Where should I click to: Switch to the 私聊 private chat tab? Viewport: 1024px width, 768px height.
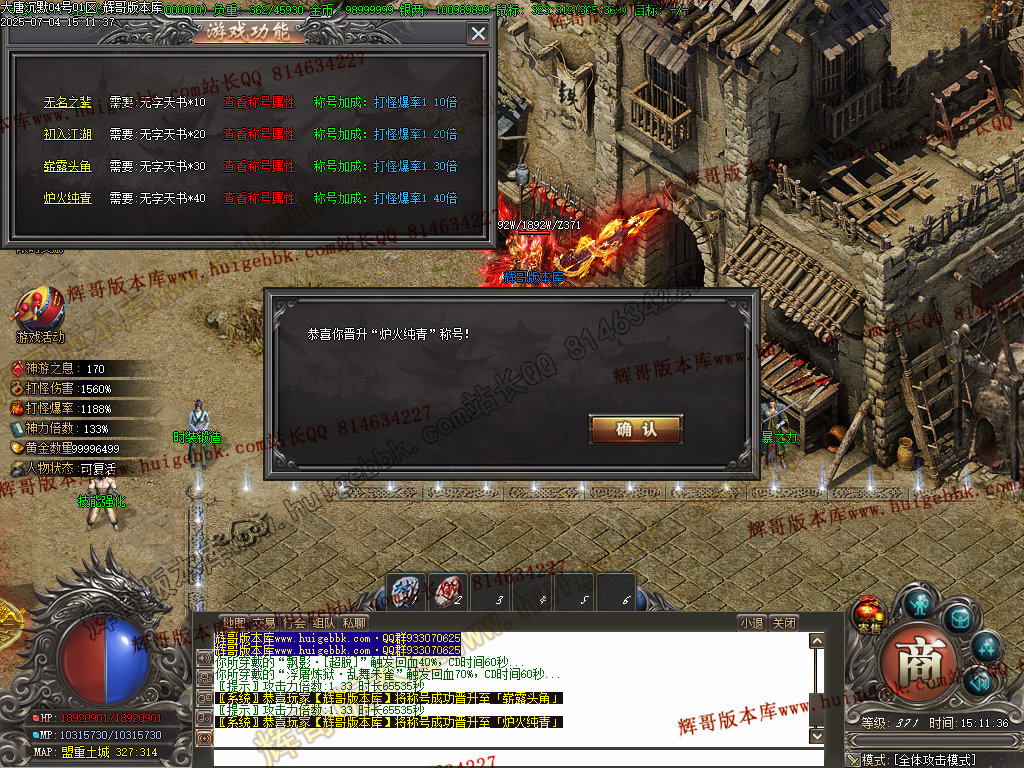(354, 622)
